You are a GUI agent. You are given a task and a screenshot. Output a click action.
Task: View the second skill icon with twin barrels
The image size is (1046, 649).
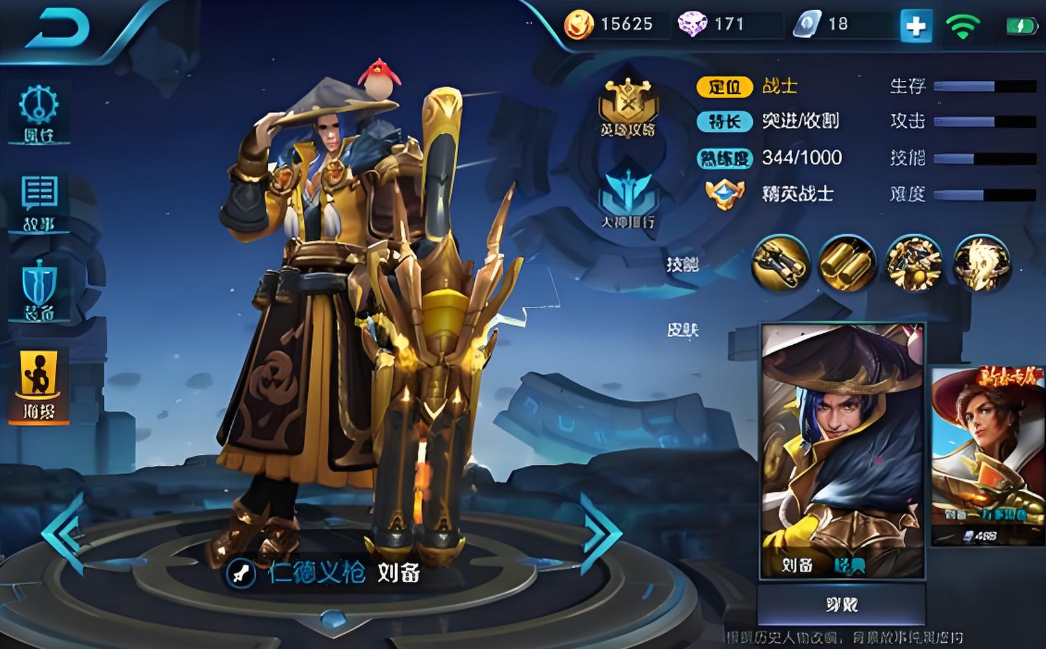point(848,263)
